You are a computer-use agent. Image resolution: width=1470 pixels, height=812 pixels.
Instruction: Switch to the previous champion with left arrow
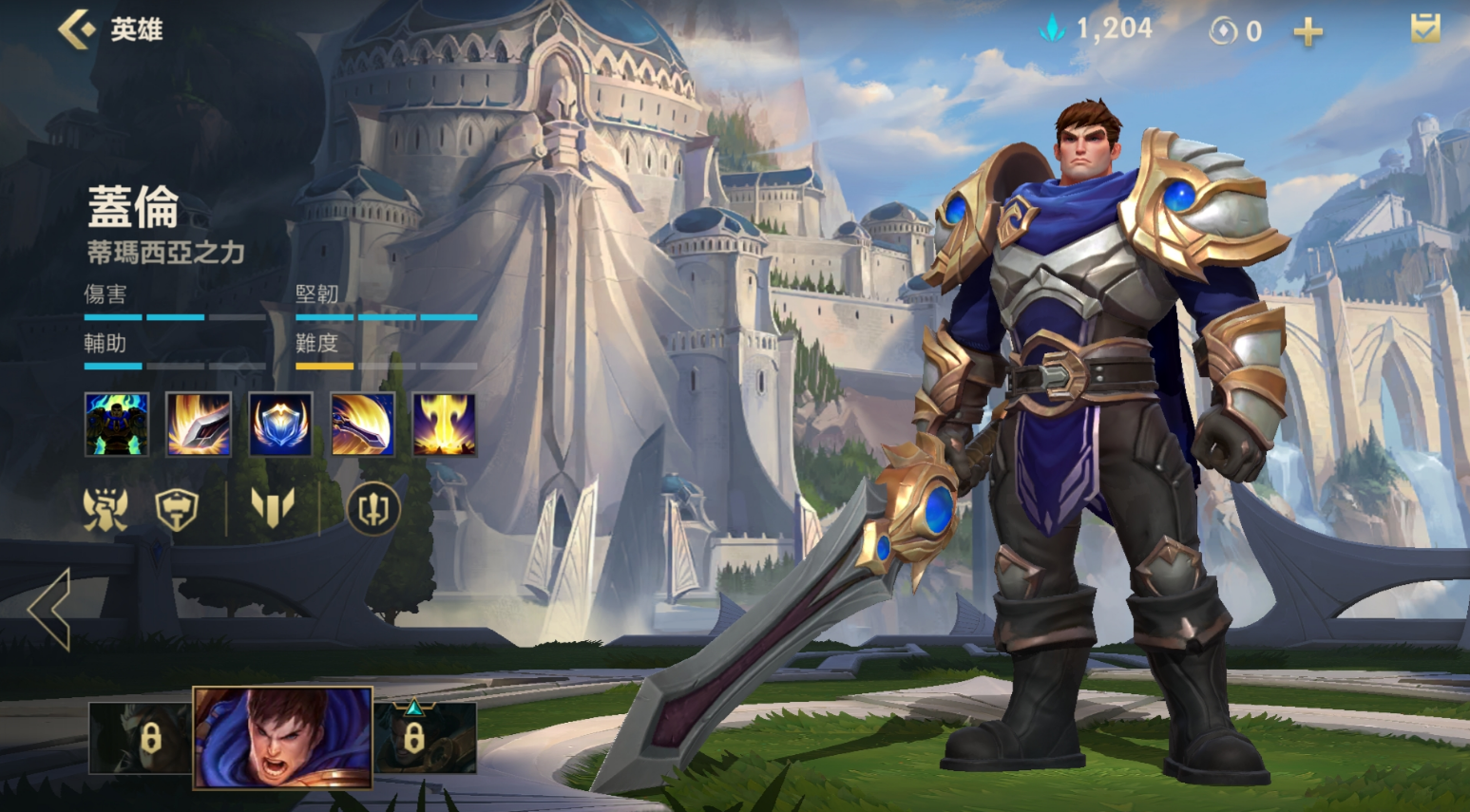click(49, 609)
